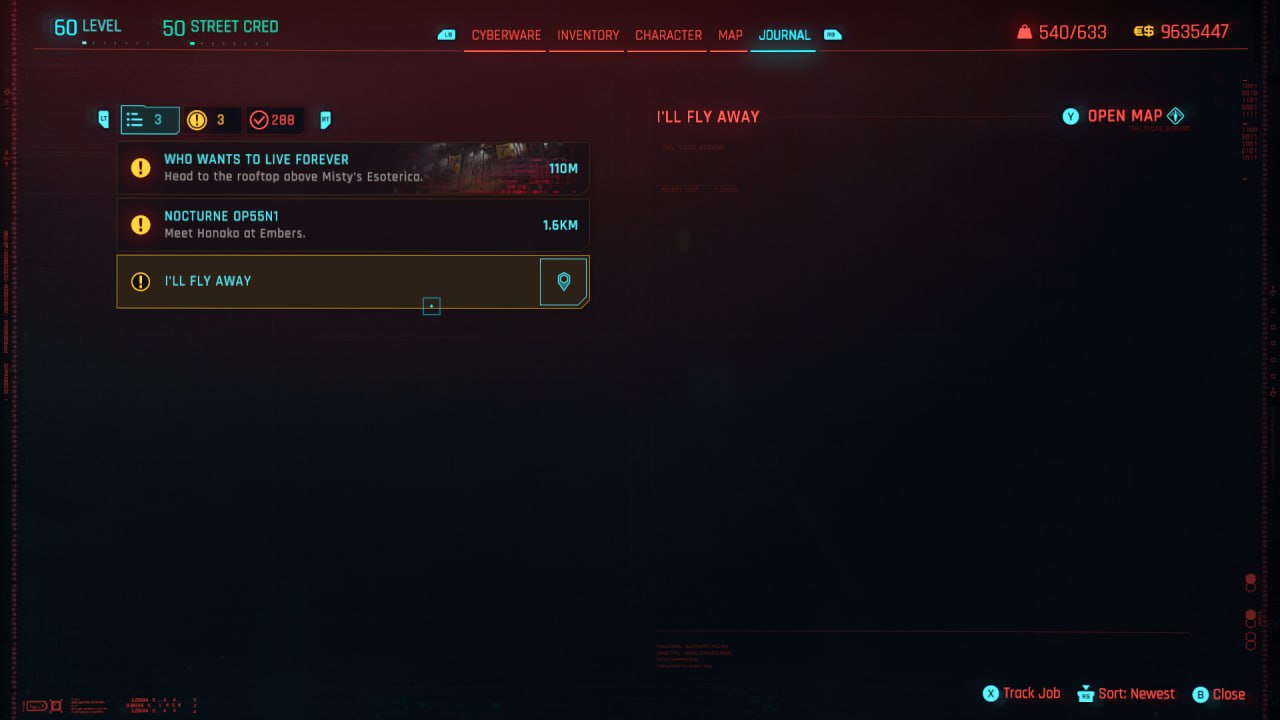Go to the Character tab
The width and height of the screenshot is (1280, 720).
pos(668,35)
